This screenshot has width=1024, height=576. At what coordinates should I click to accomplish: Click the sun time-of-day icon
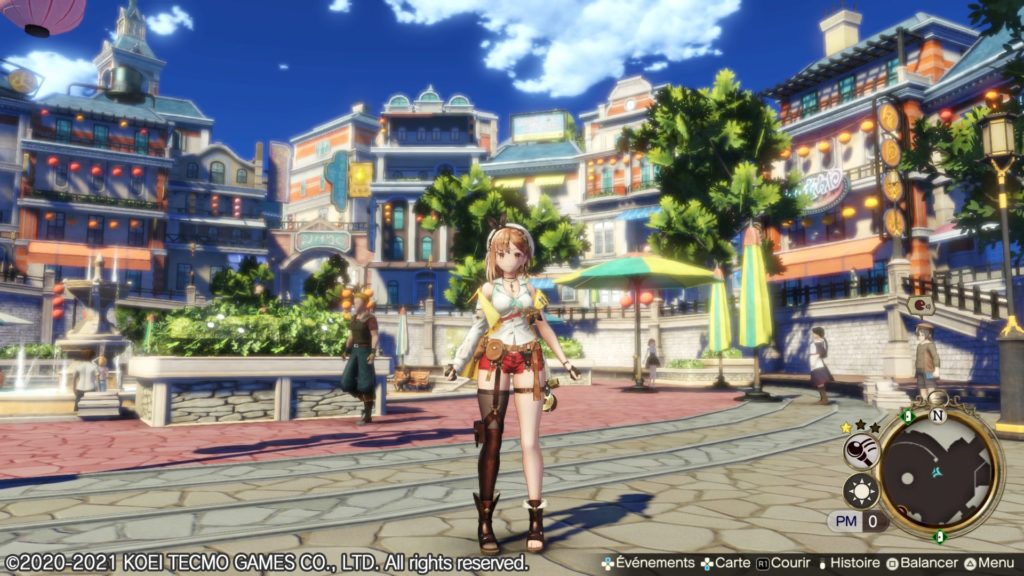point(861,491)
